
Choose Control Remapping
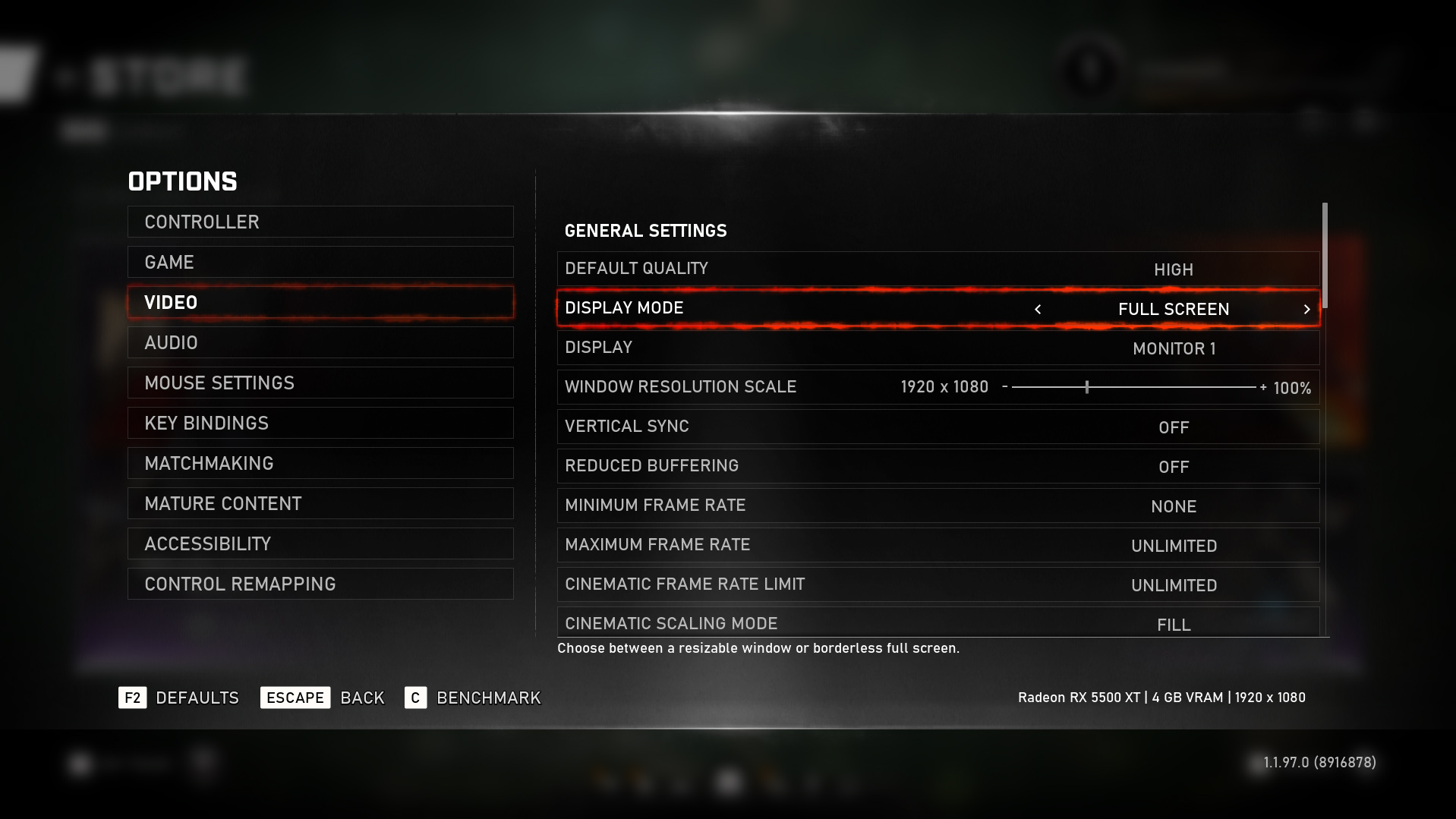pyautogui.click(x=320, y=584)
